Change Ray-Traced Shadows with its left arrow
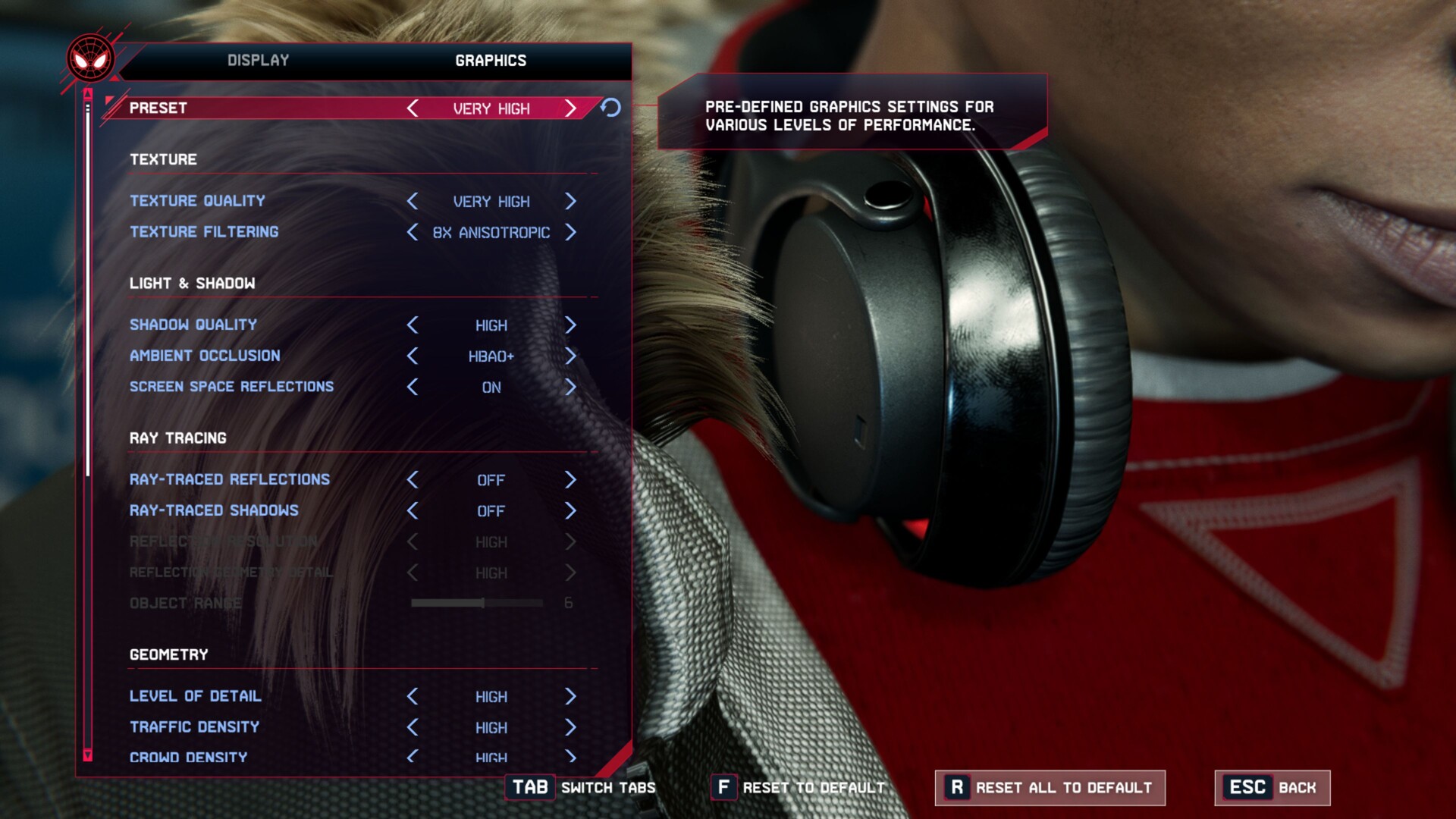The width and height of the screenshot is (1456, 819). point(413,511)
